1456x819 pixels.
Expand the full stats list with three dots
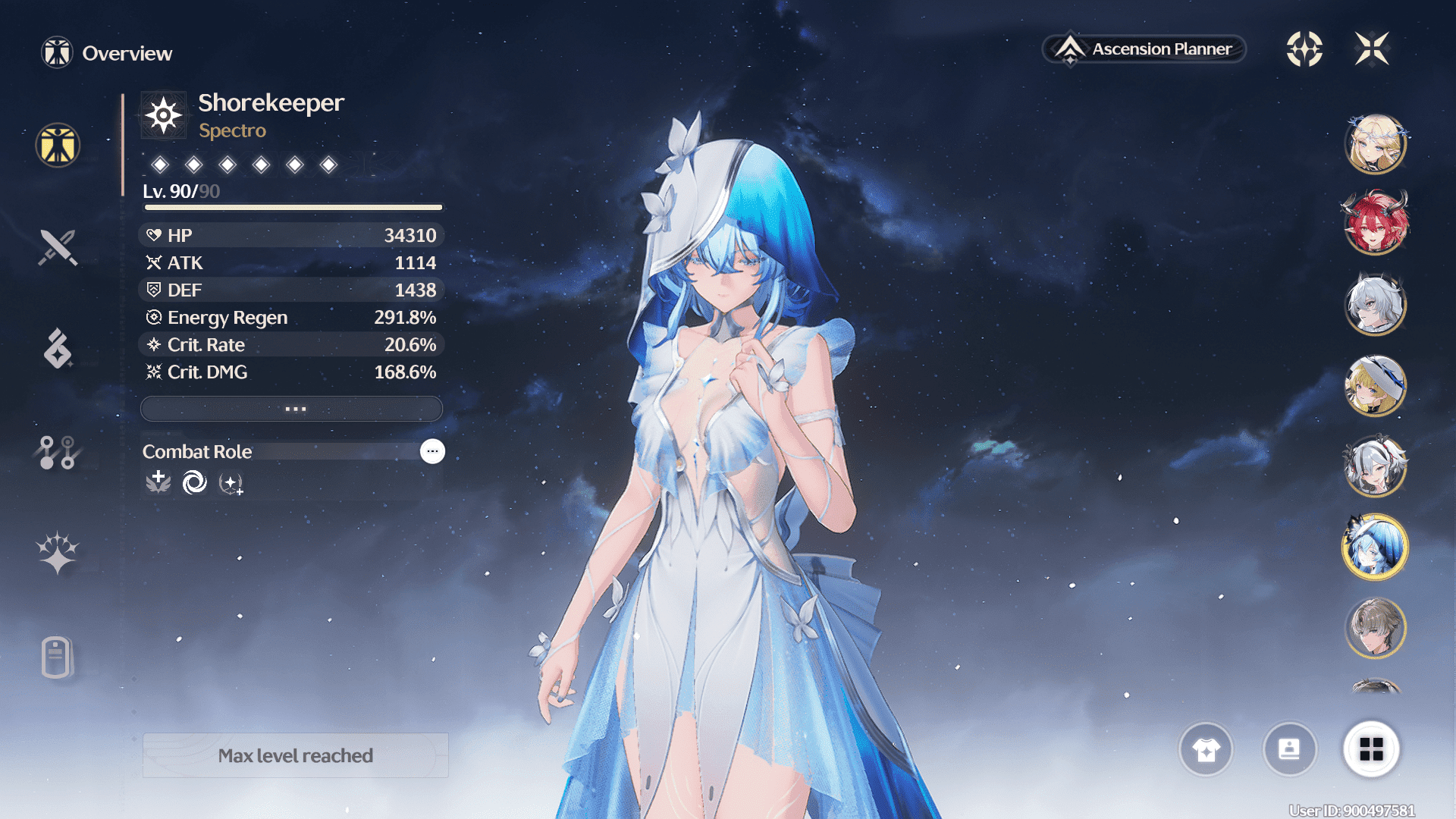tap(292, 409)
